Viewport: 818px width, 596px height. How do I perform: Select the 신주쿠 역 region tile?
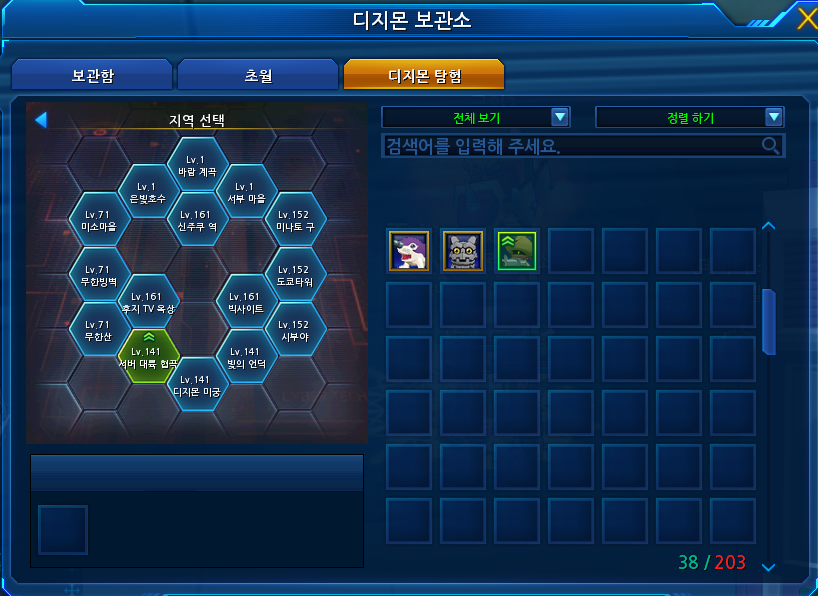pyautogui.click(x=197, y=220)
